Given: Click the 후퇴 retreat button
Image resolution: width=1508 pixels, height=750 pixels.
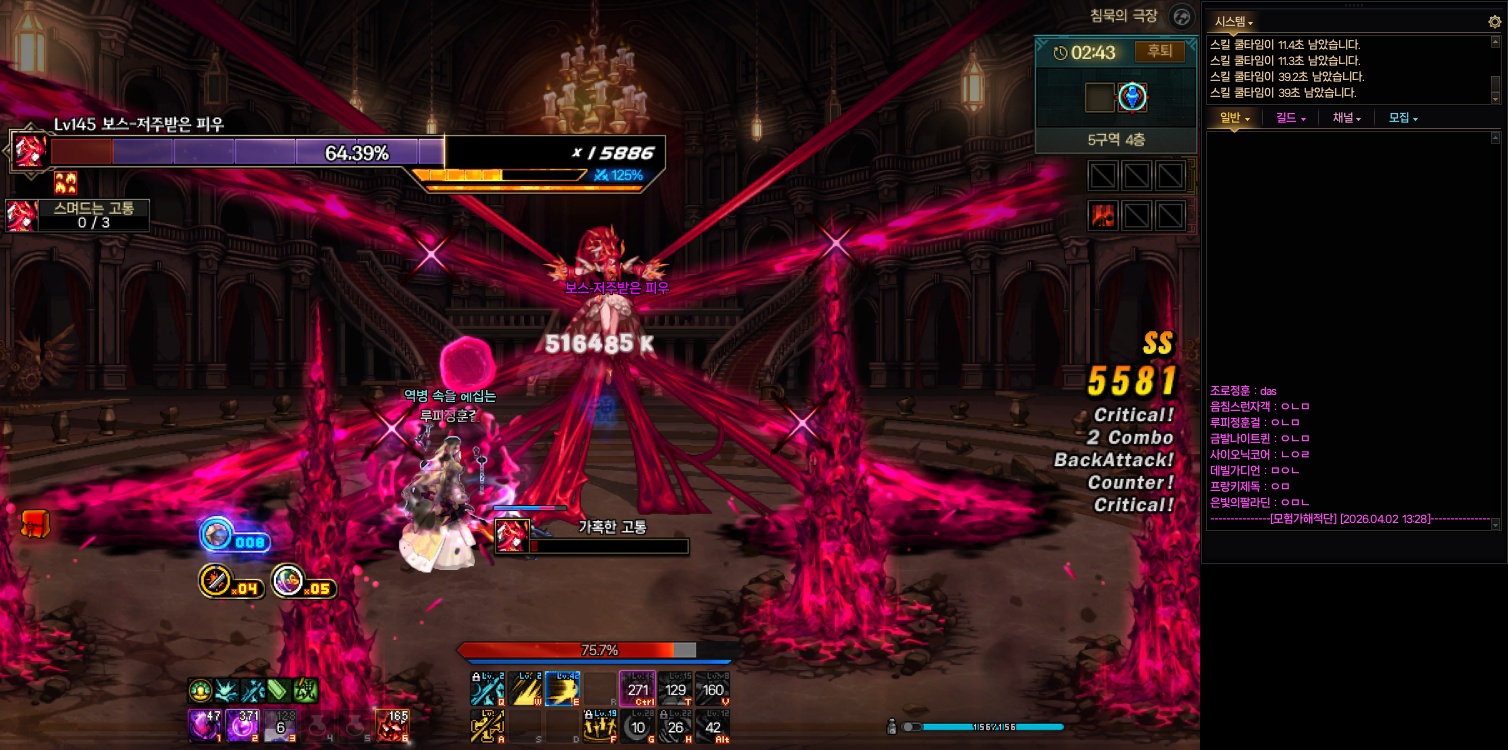Looking at the screenshot, I should pos(1160,52).
